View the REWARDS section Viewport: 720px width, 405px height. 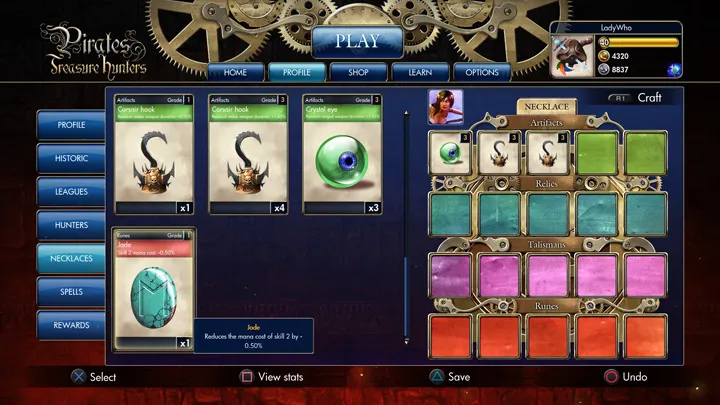pyautogui.click(x=71, y=325)
